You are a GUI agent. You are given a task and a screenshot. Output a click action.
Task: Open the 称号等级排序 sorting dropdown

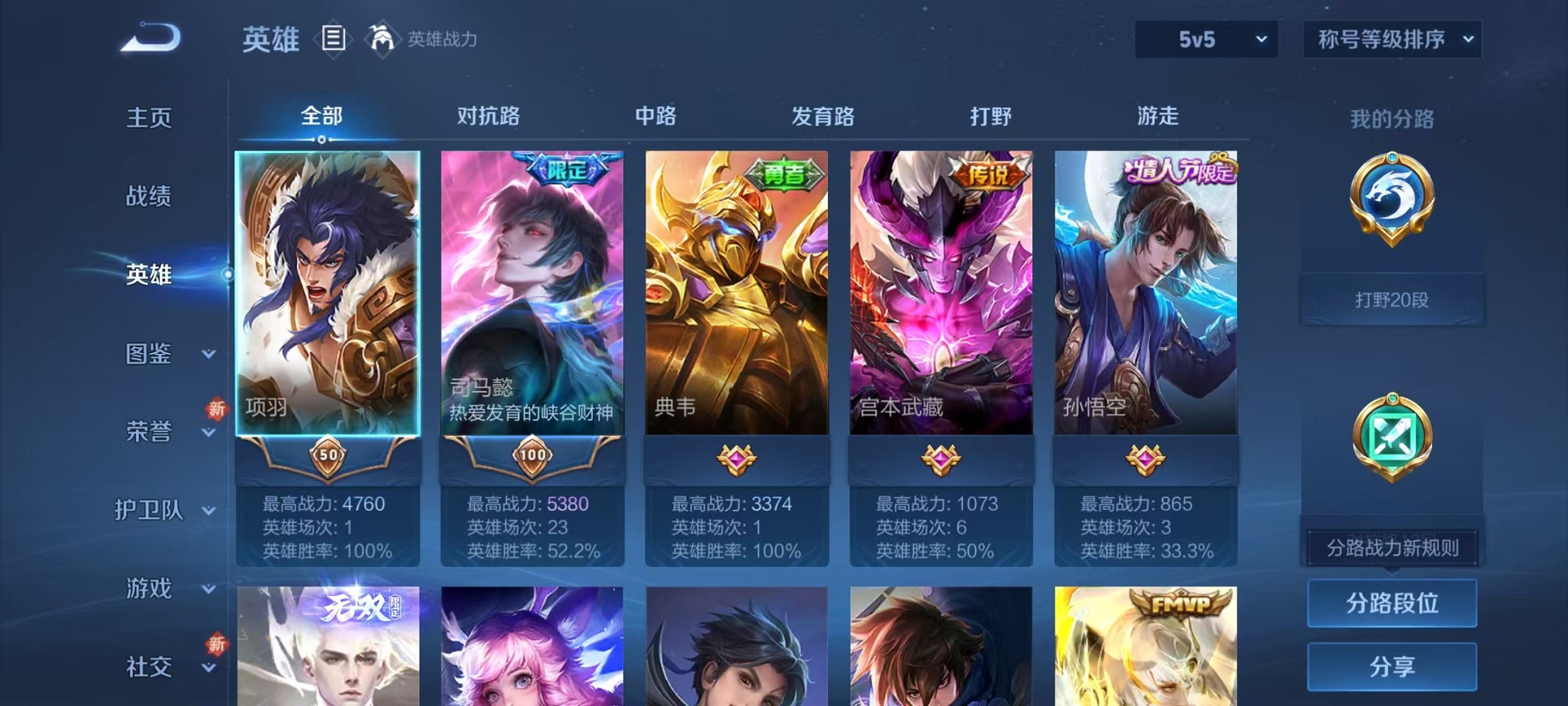pyautogui.click(x=1393, y=37)
